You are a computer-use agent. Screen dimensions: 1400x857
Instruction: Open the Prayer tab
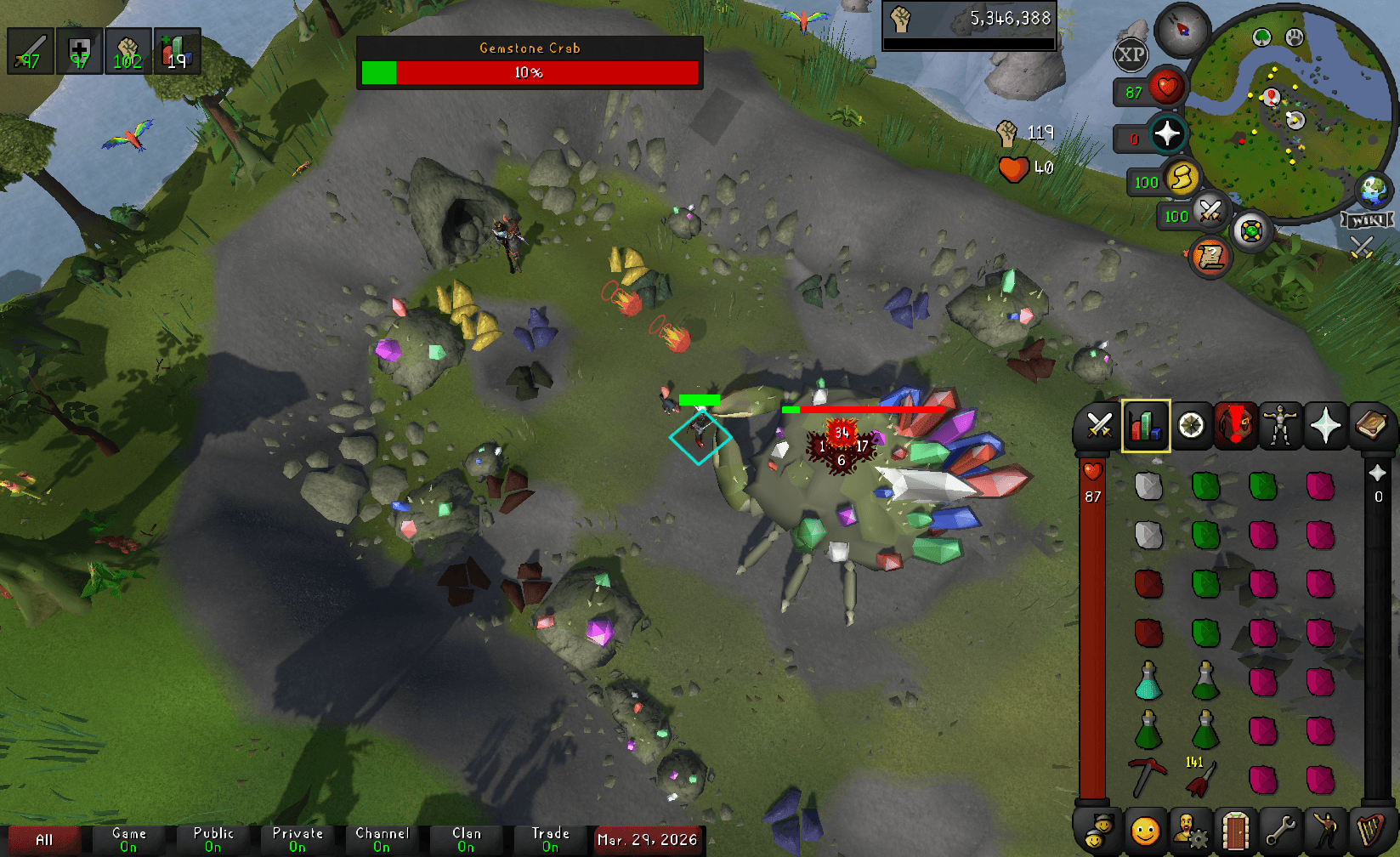point(1327,425)
